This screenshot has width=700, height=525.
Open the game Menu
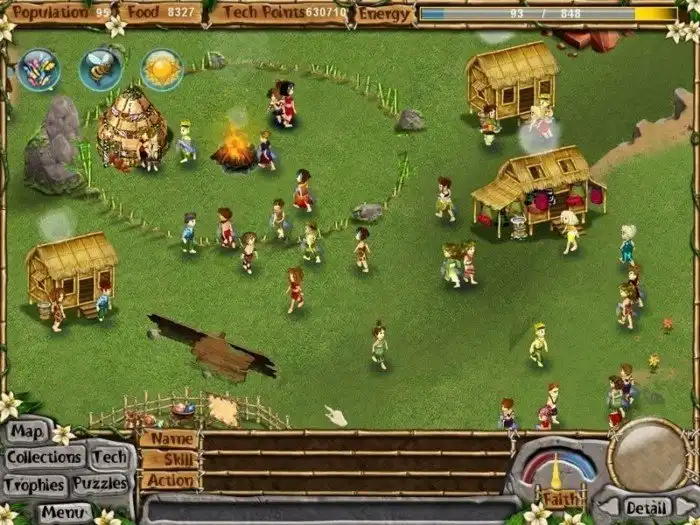pyautogui.click(x=66, y=511)
